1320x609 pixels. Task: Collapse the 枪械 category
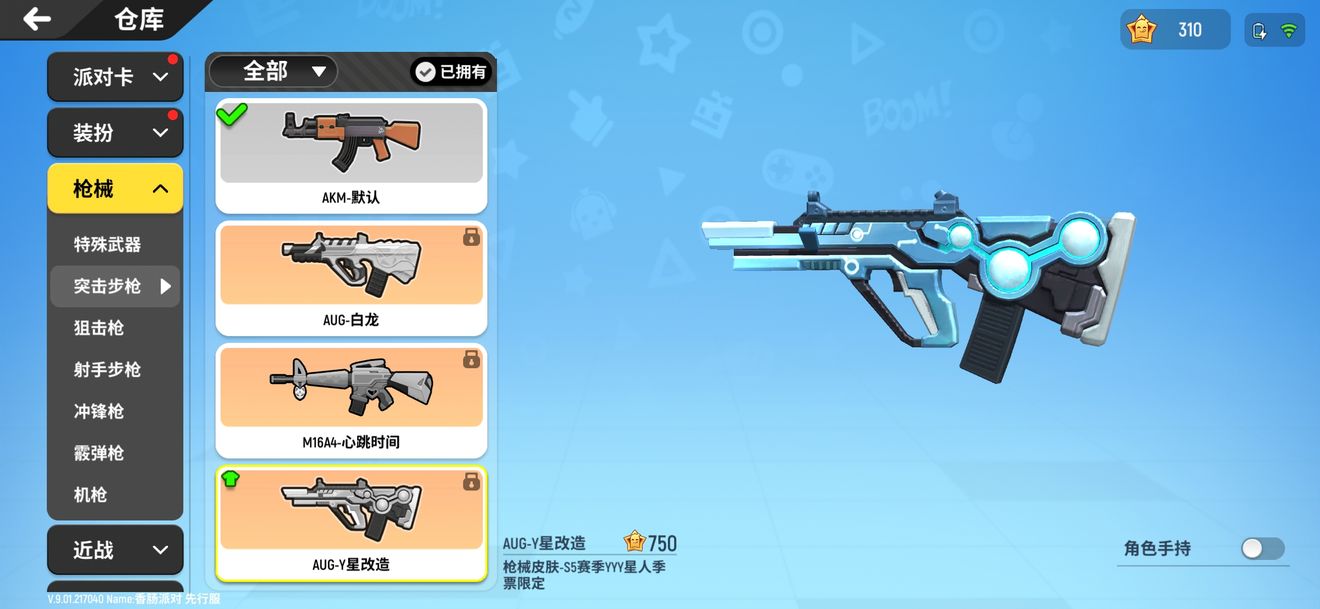115,188
